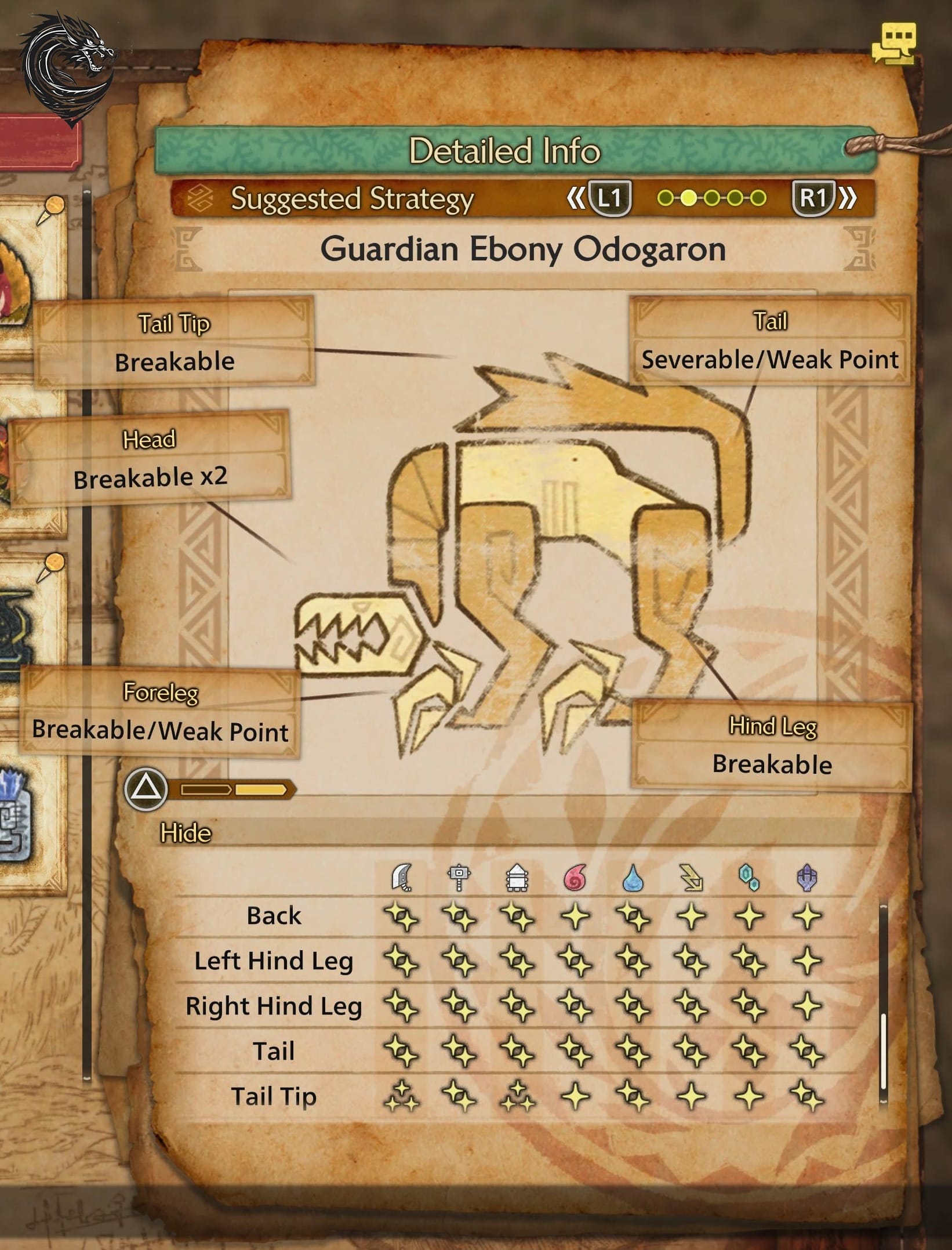Select the Back row in weakness table
This screenshot has width=952, height=1250.
pyautogui.click(x=274, y=916)
